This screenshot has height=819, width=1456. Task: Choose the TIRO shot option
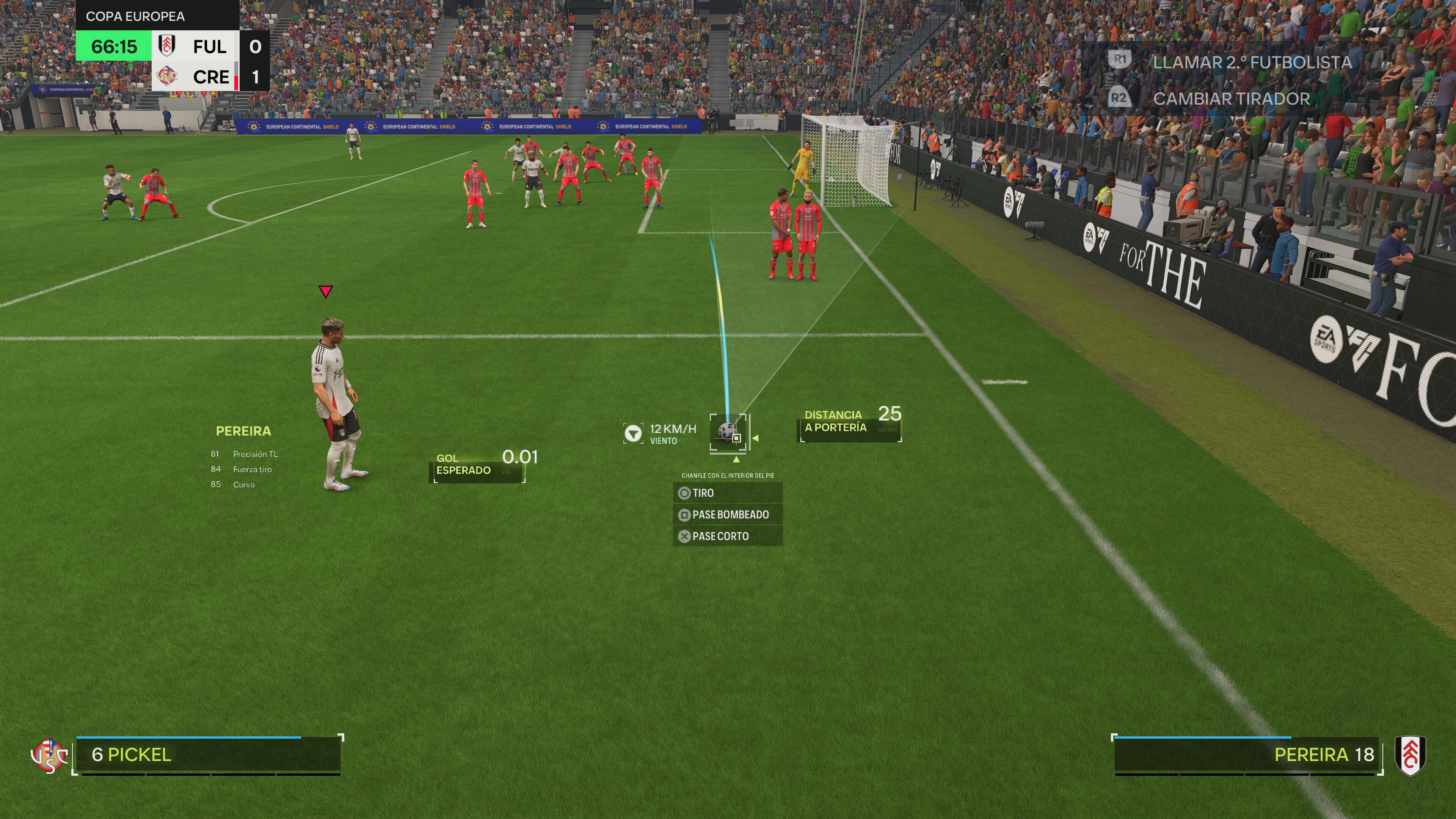727,493
